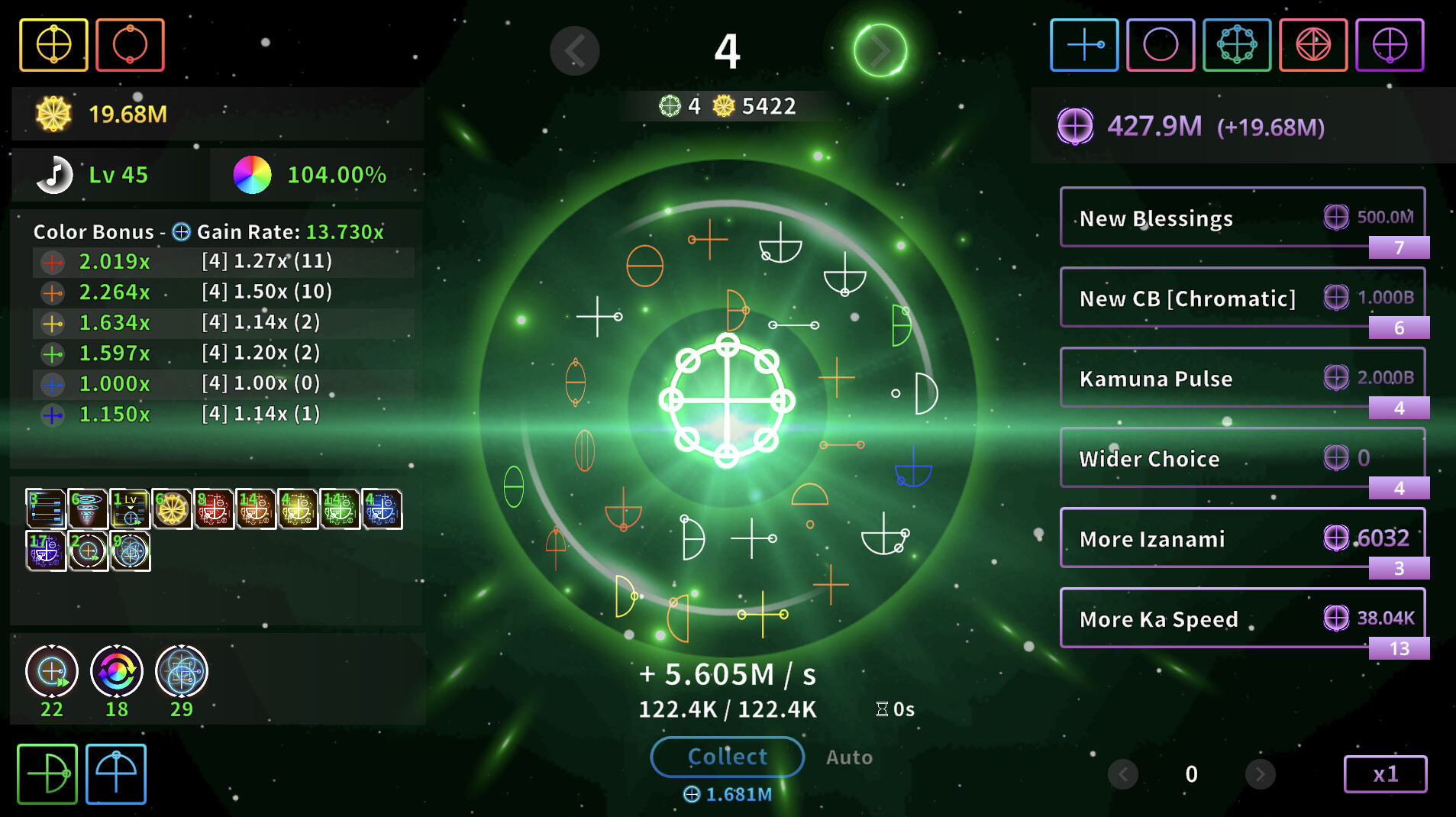Open the pink circle sigil tab at top right
The width and height of the screenshot is (1456, 817).
[x=1161, y=44]
